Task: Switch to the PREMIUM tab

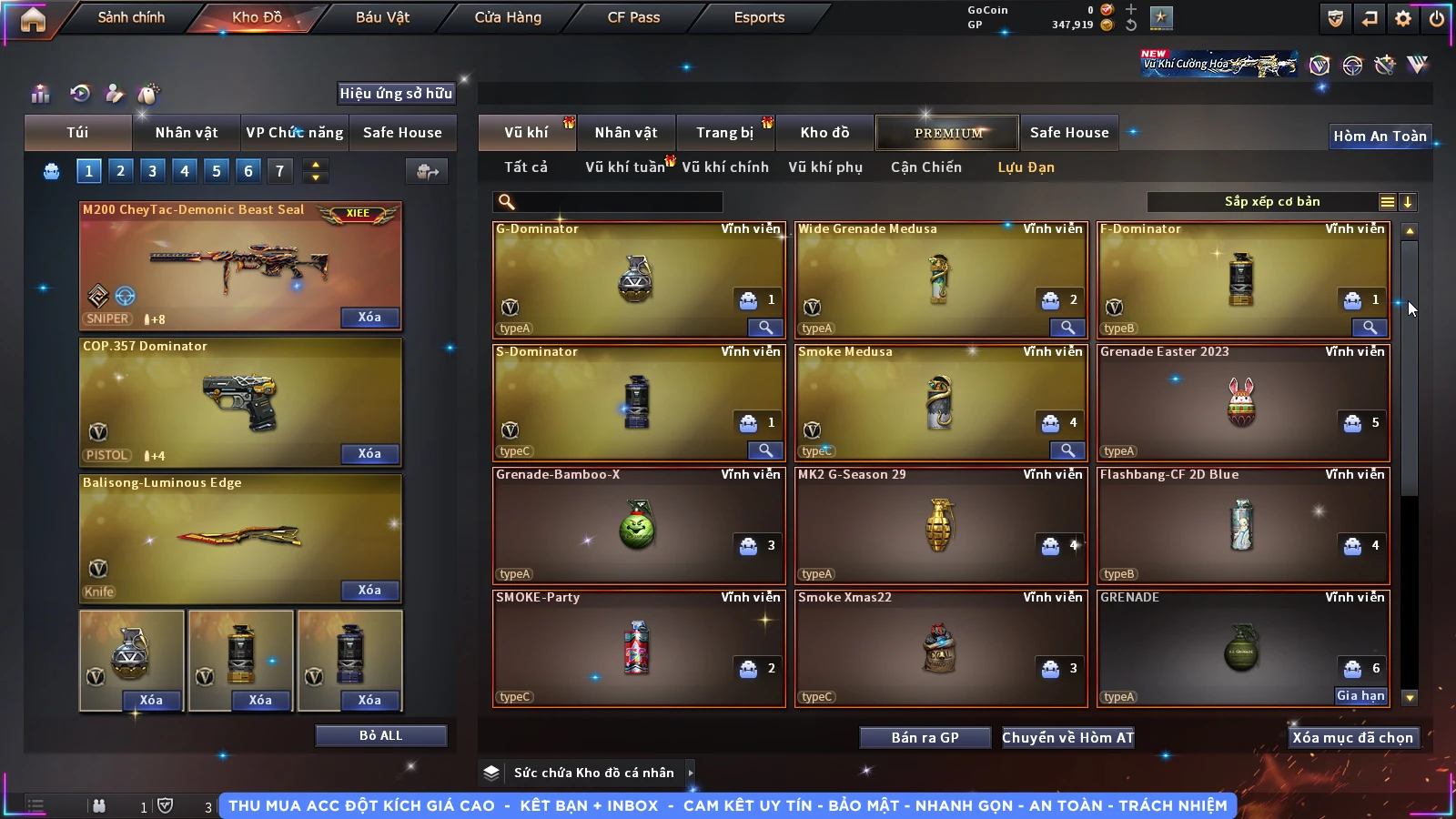Action: pos(948,133)
